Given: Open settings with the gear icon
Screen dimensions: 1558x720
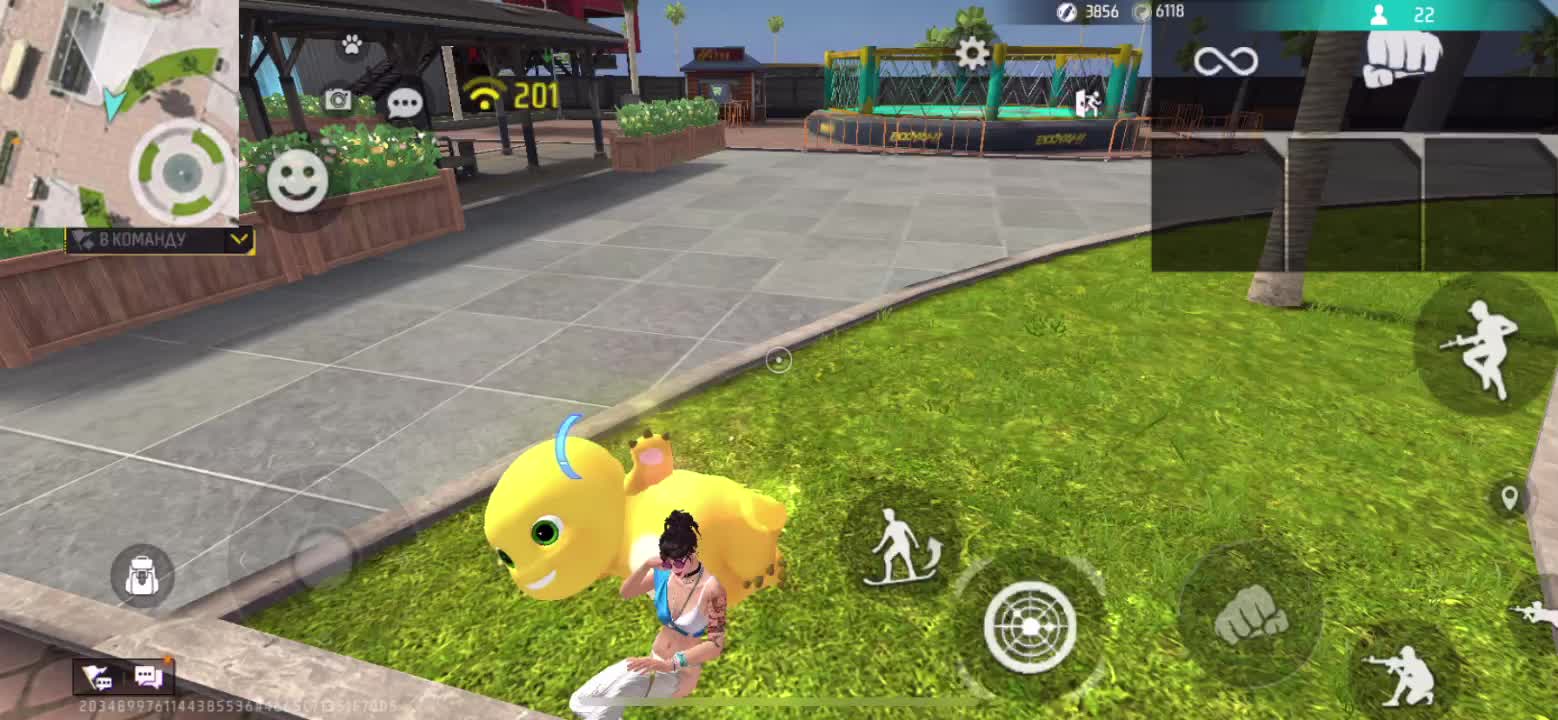Looking at the screenshot, I should tap(972, 53).
